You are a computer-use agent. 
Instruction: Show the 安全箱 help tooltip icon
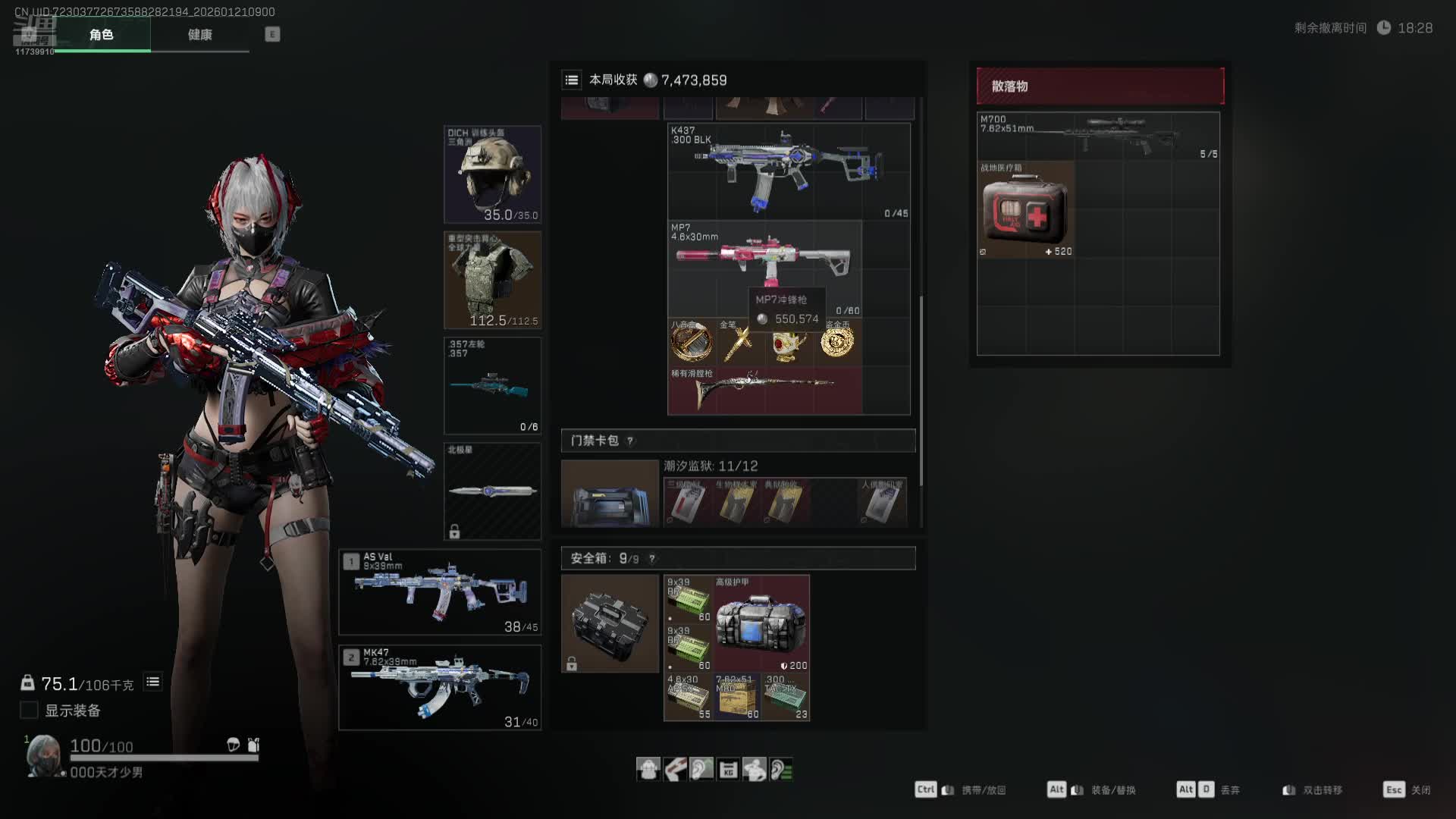[x=651, y=559]
